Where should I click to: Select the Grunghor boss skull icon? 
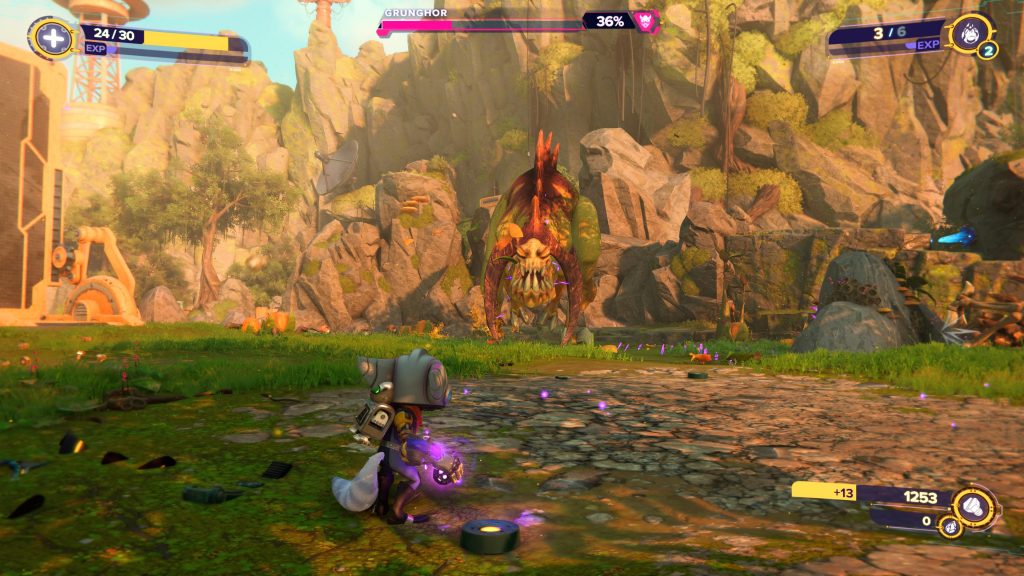(x=647, y=21)
